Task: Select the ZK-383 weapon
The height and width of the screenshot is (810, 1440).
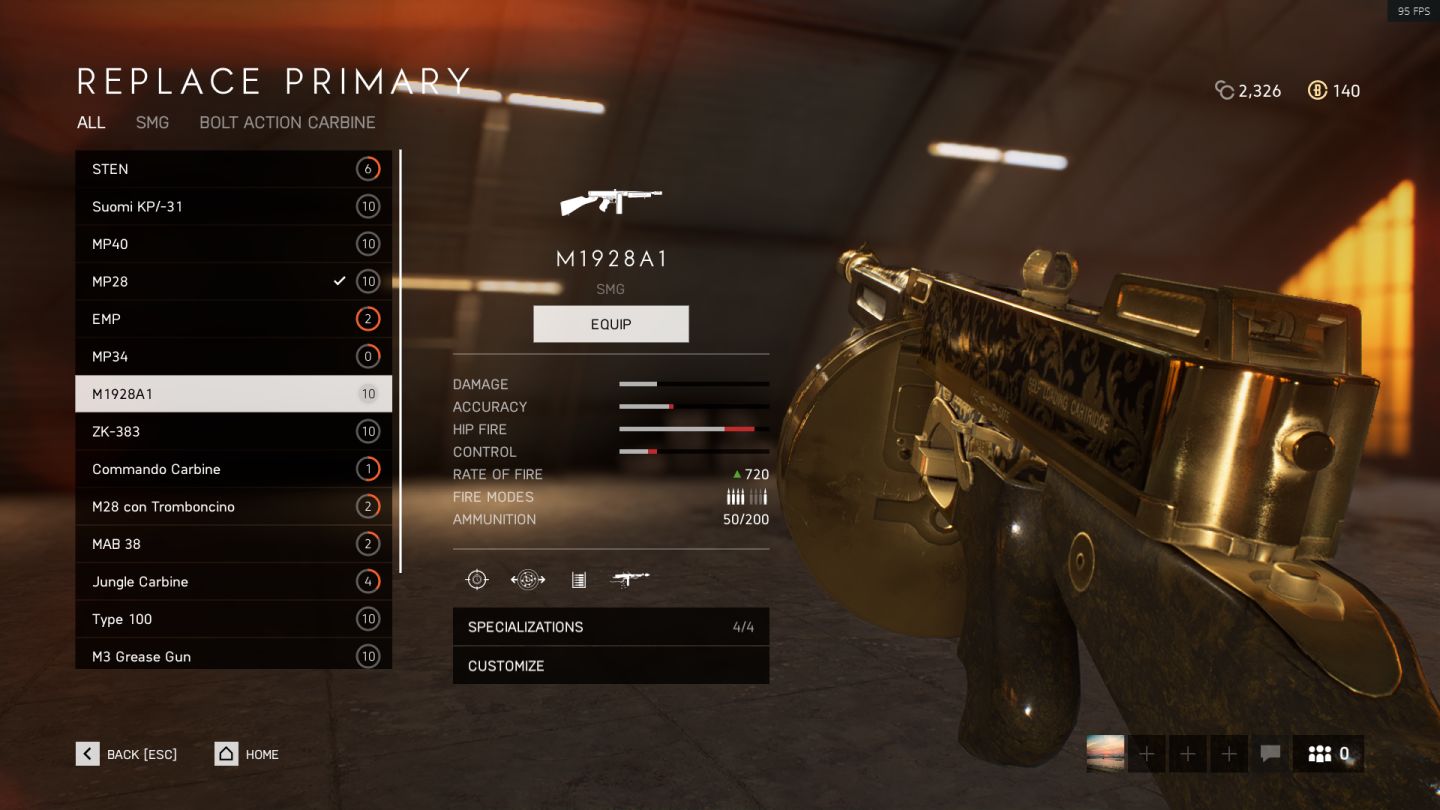Action: tap(233, 432)
